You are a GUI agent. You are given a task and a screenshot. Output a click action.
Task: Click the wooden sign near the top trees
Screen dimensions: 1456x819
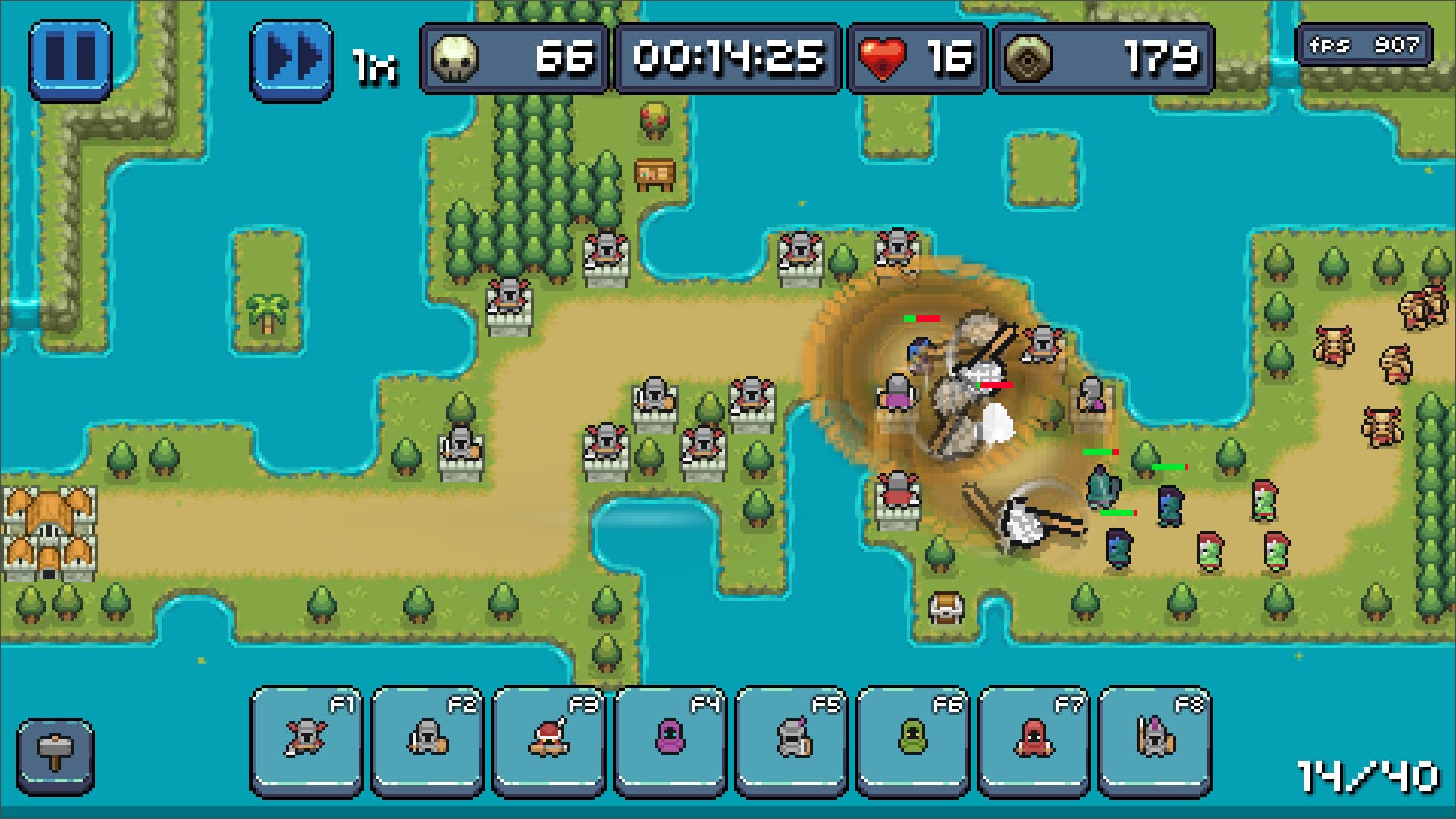[654, 176]
